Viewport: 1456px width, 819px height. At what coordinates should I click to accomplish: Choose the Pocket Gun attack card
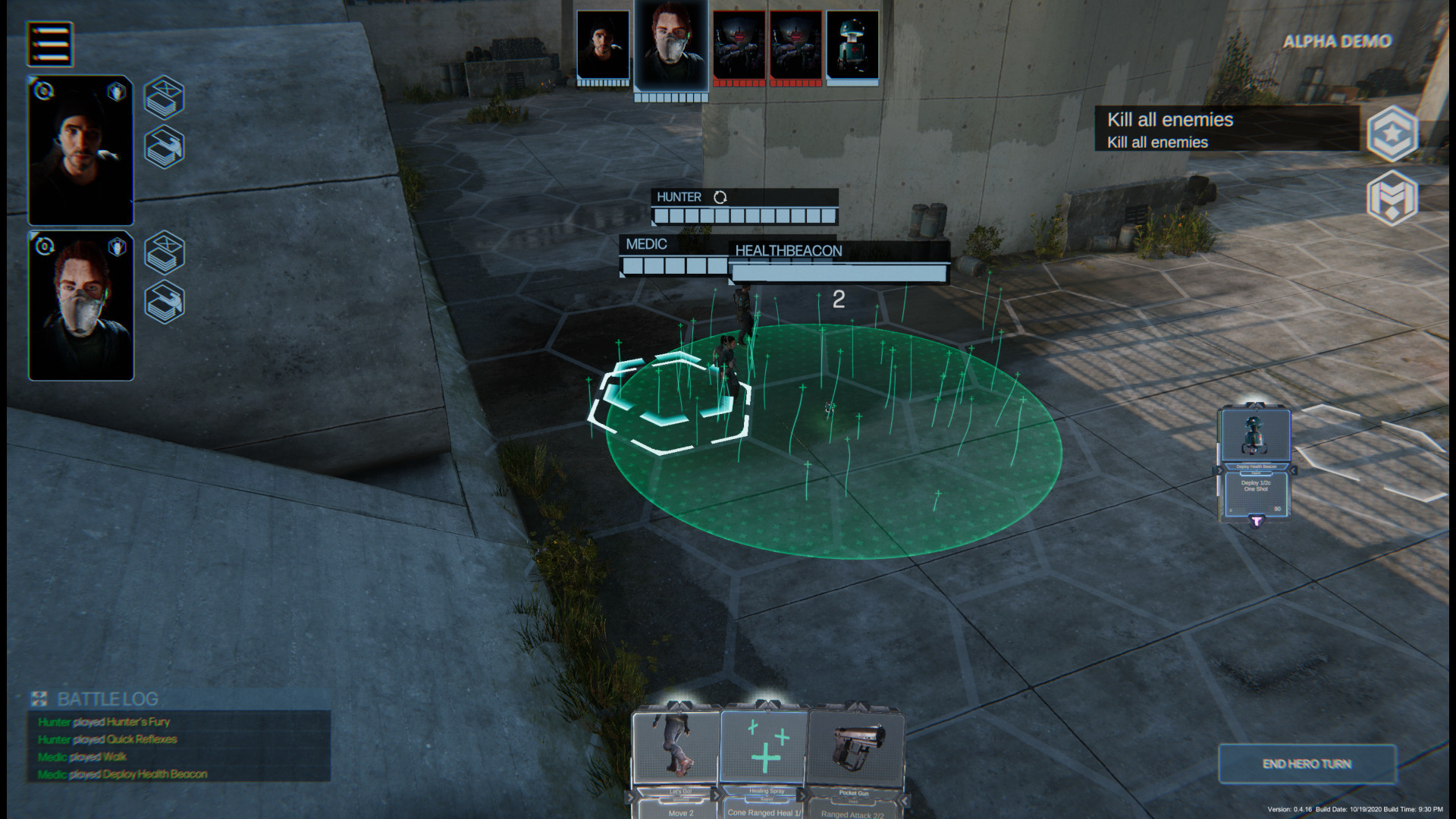click(x=856, y=758)
